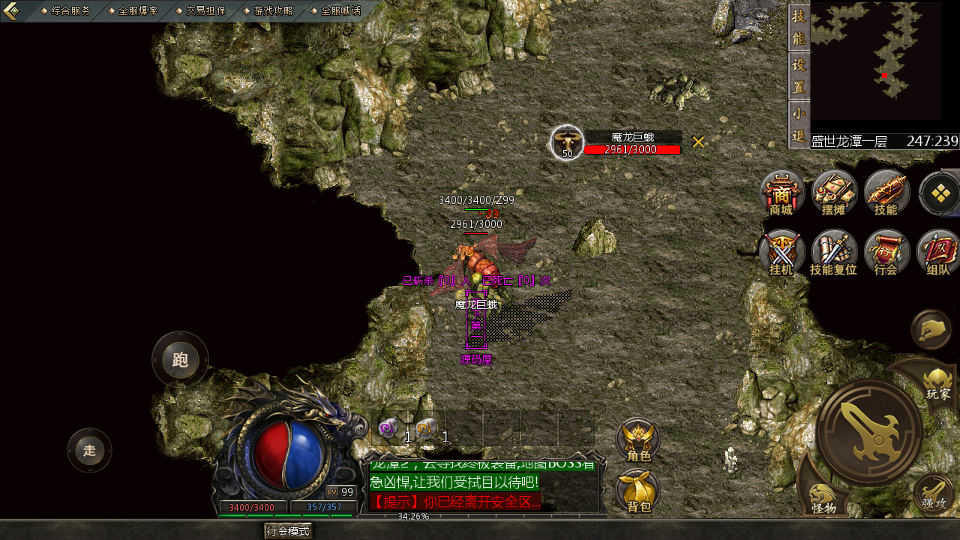Open the 游戏攻略 game guide
Viewport: 960px width, 540px height.
(x=273, y=10)
